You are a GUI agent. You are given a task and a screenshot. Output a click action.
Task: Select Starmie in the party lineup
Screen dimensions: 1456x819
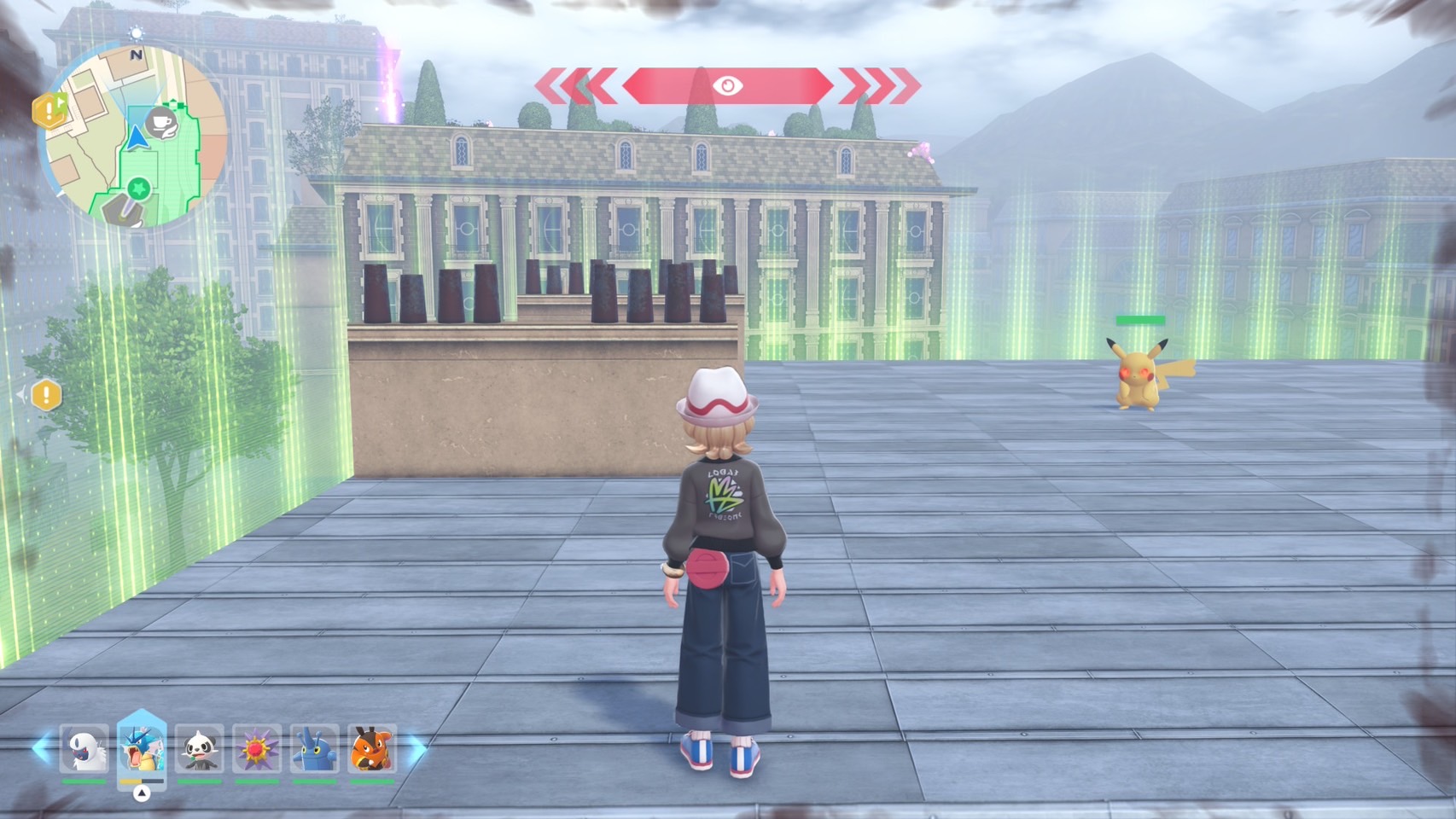pos(256,748)
